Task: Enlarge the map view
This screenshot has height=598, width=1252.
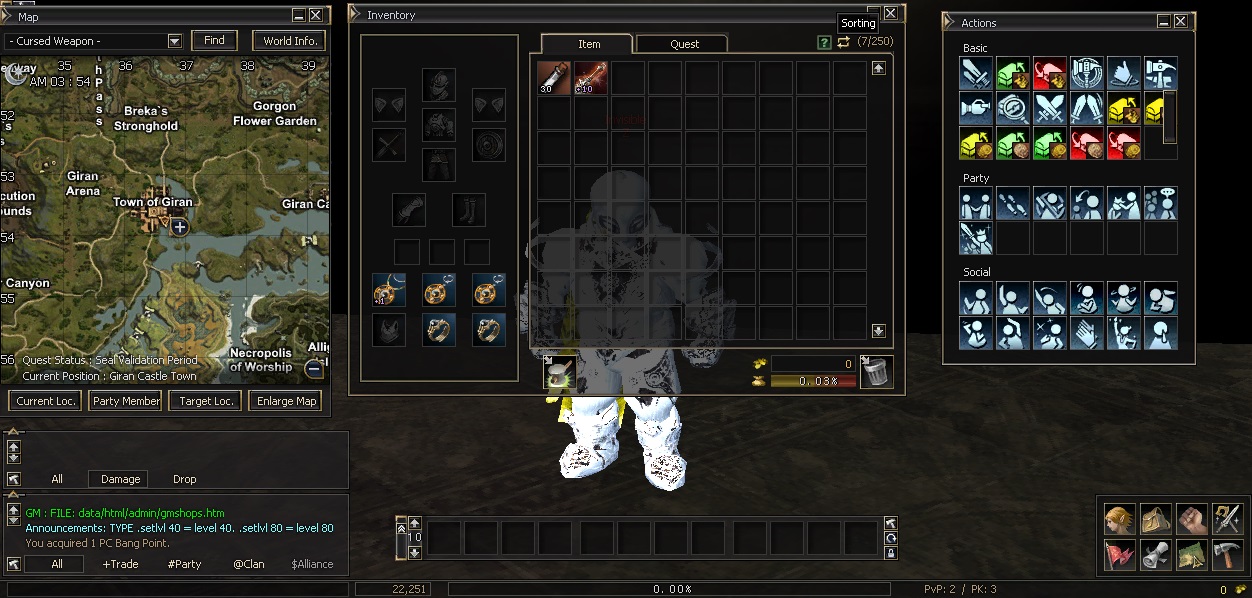Action: tap(287, 401)
